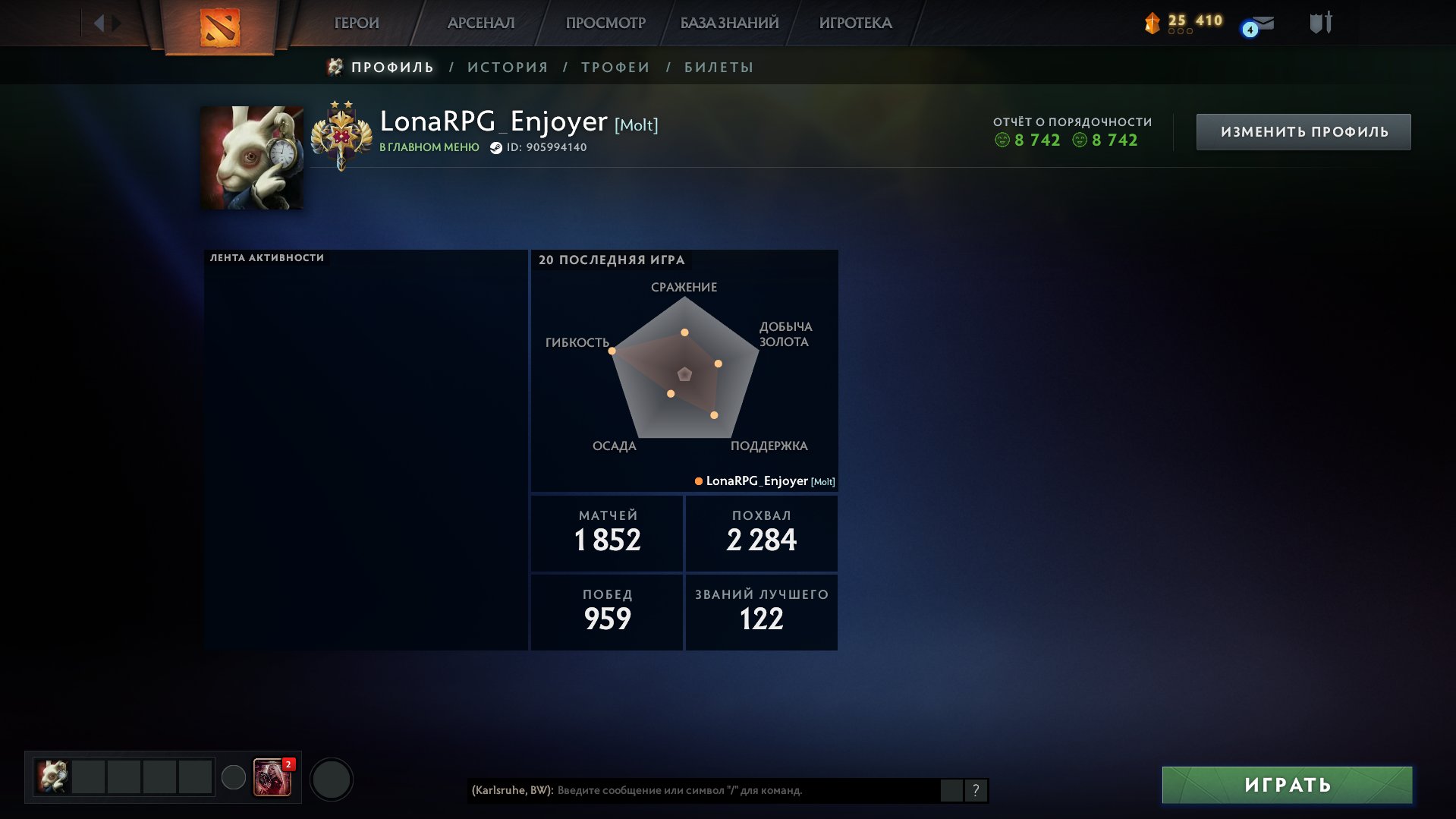Click inside the chat message input field
The width and height of the screenshot is (1456, 819).
pos(721,790)
